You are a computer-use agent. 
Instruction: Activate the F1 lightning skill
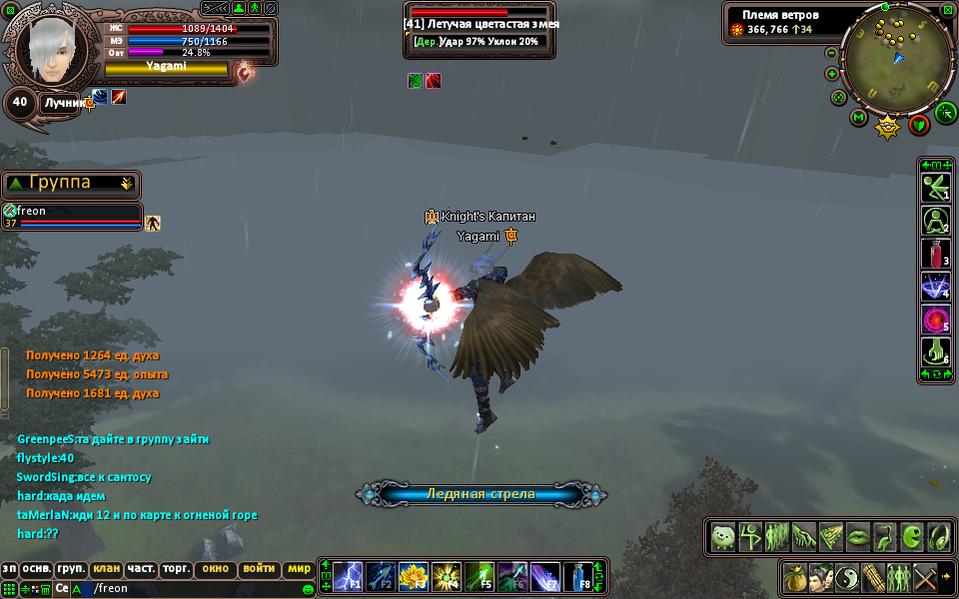(349, 576)
